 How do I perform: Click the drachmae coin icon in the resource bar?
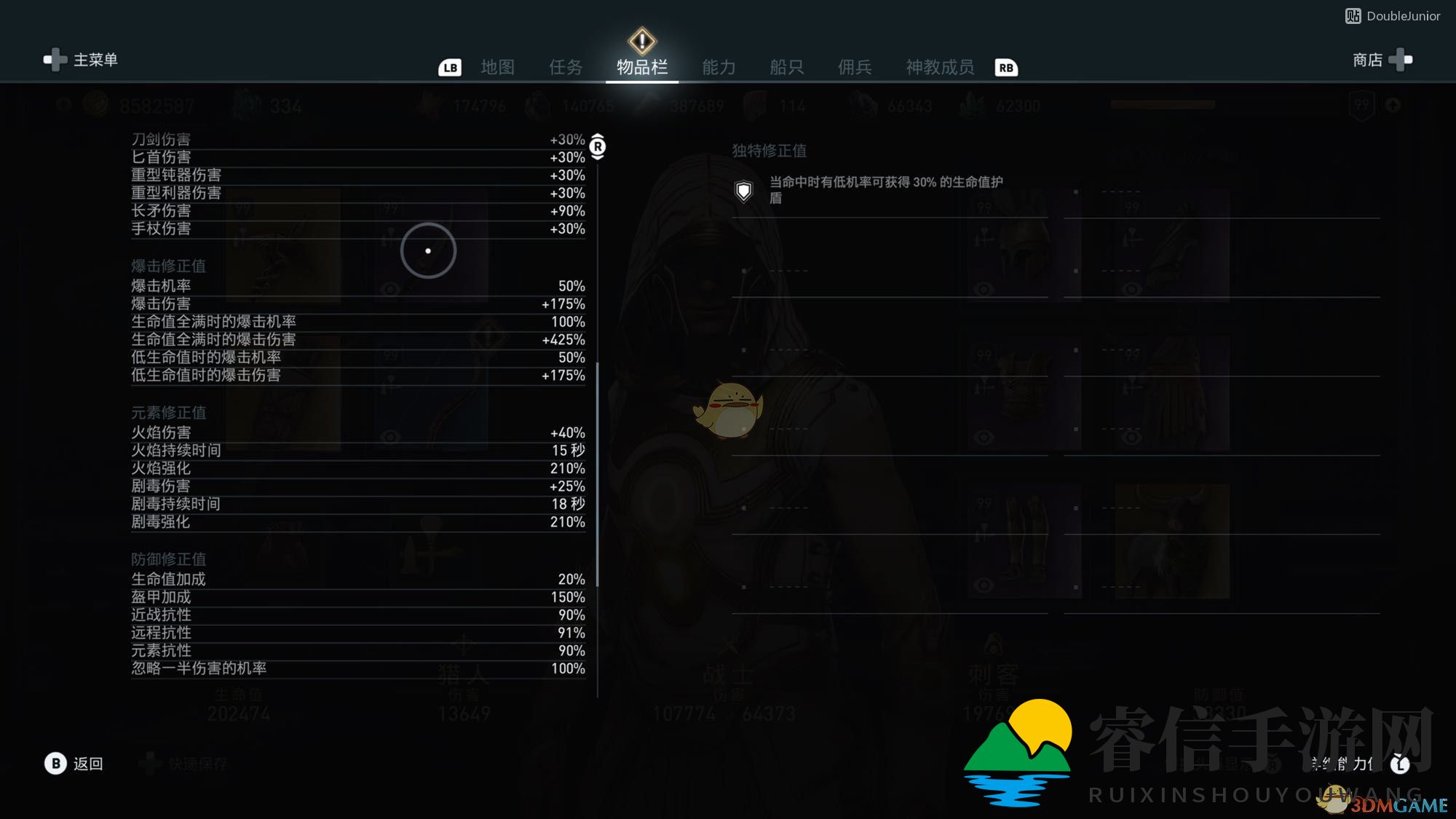(x=95, y=106)
